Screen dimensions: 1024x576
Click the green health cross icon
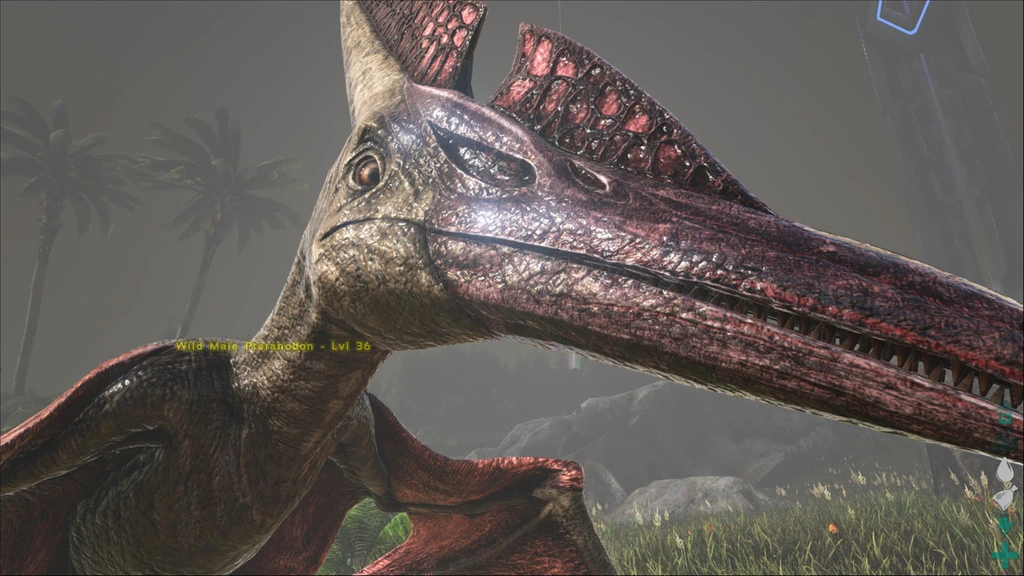point(1004,554)
